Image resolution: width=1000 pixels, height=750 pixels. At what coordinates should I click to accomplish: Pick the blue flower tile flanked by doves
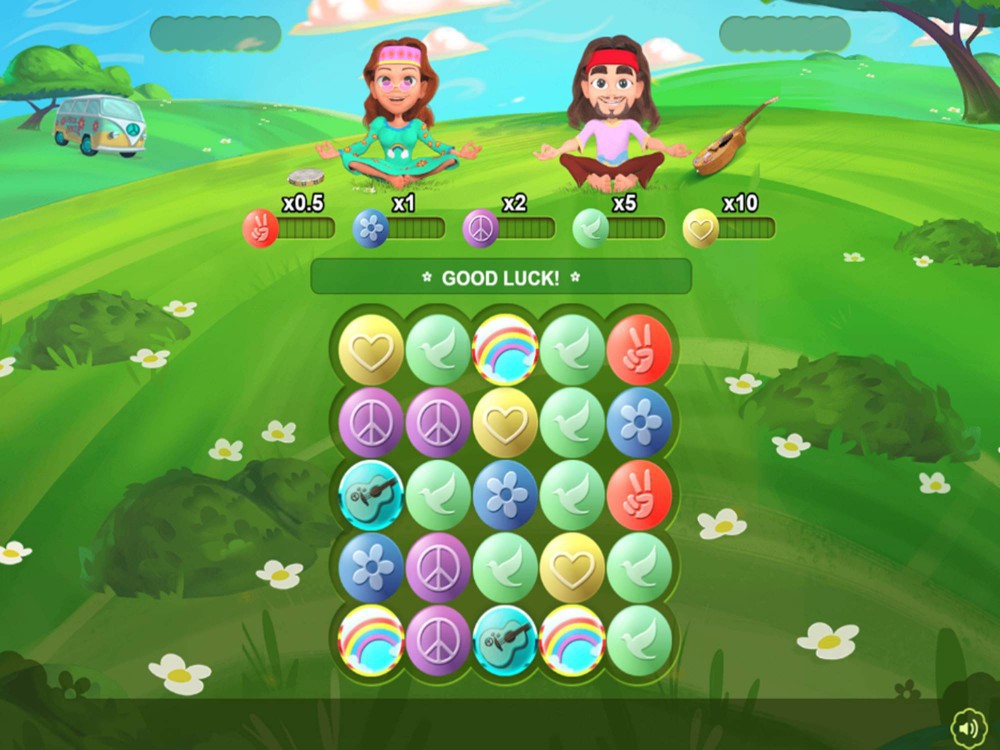(505, 495)
